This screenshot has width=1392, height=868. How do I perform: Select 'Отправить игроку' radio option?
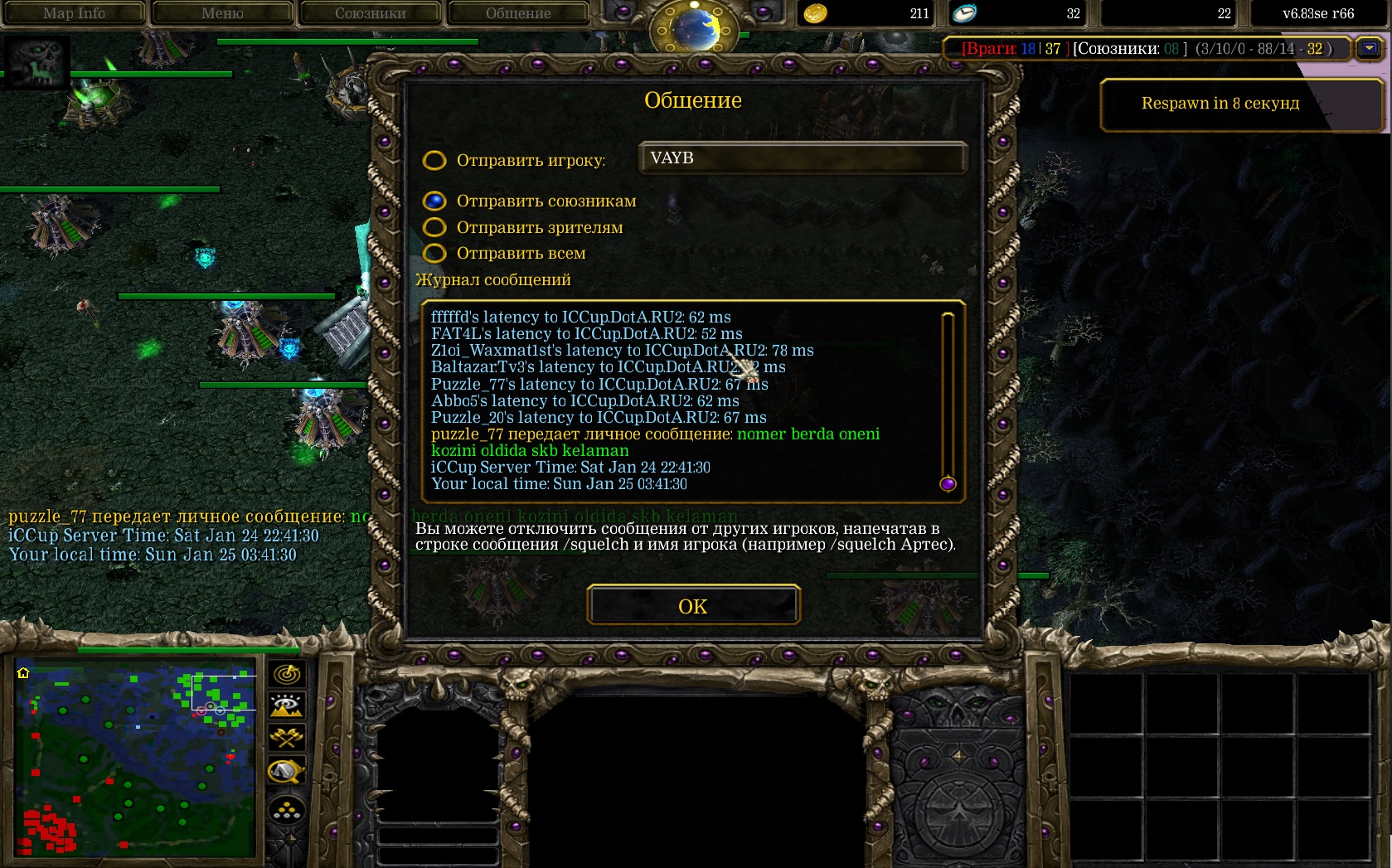[x=434, y=161]
